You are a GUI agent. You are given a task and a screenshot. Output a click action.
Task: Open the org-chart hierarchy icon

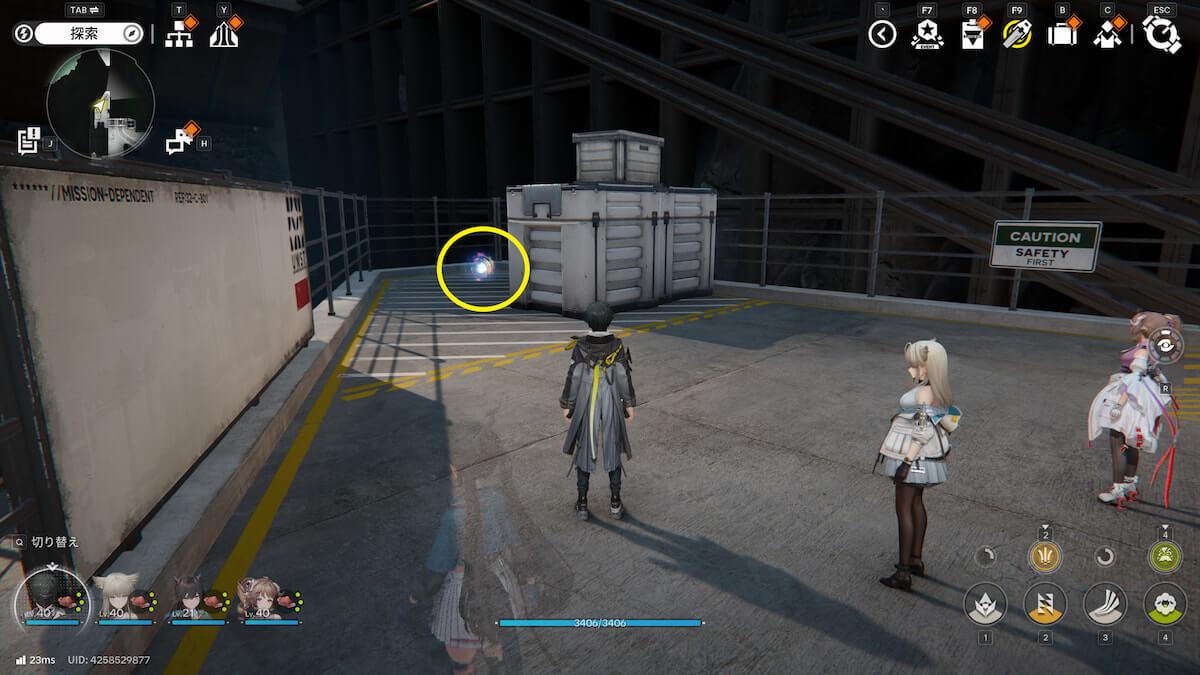pos(180,34)
